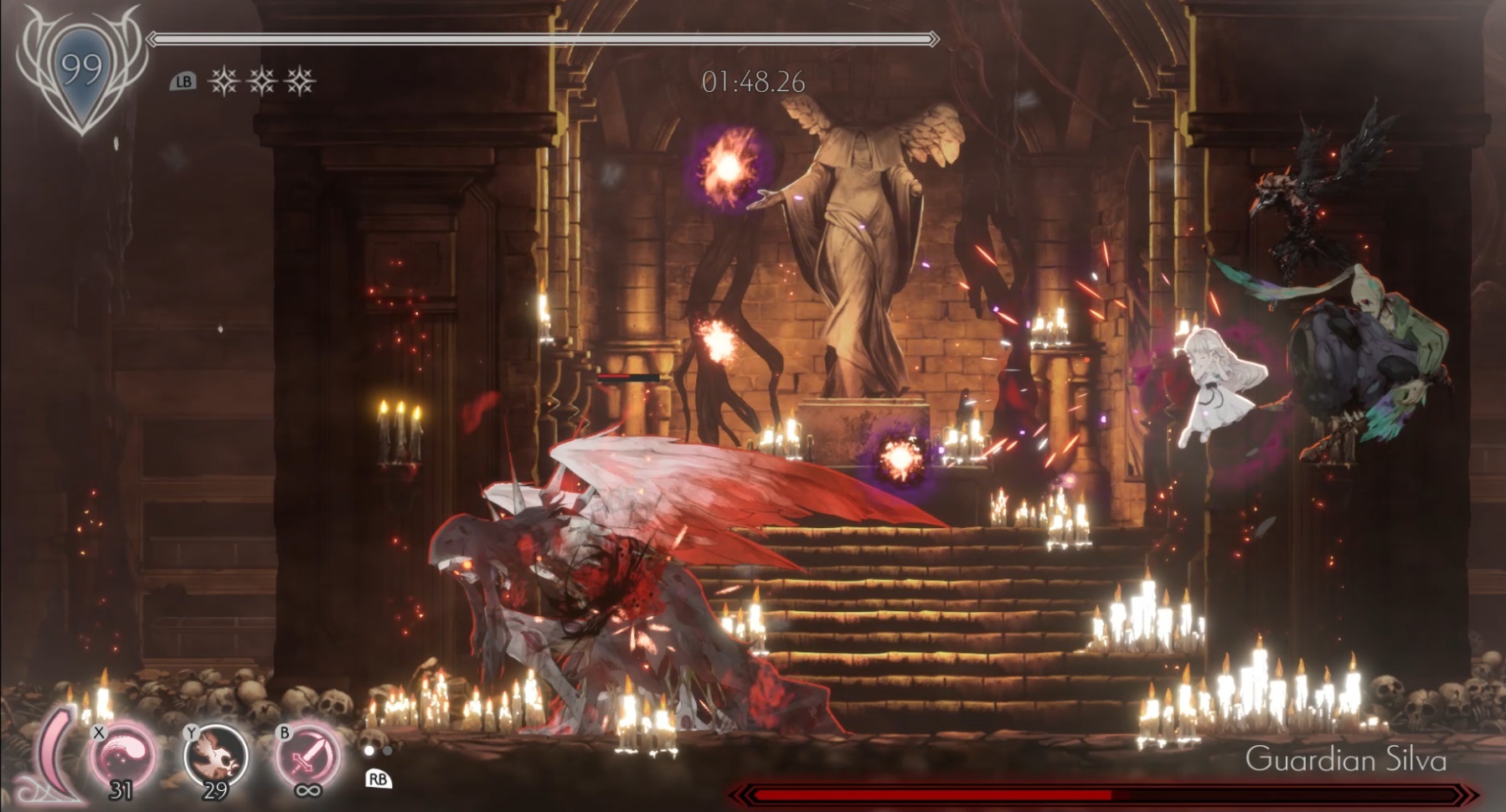Screen dimensions: 1506x812
Task: Toggle the active white skill-set dot
Action: pos(369,751)
